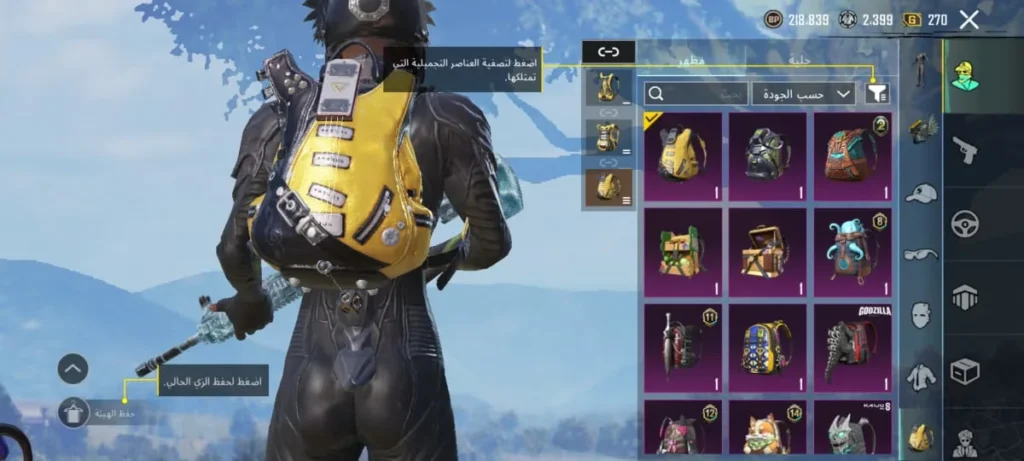Select the yellow guitar backpack skin
1024x461 pixels.
pyautogui.click(x=683, y=155)
